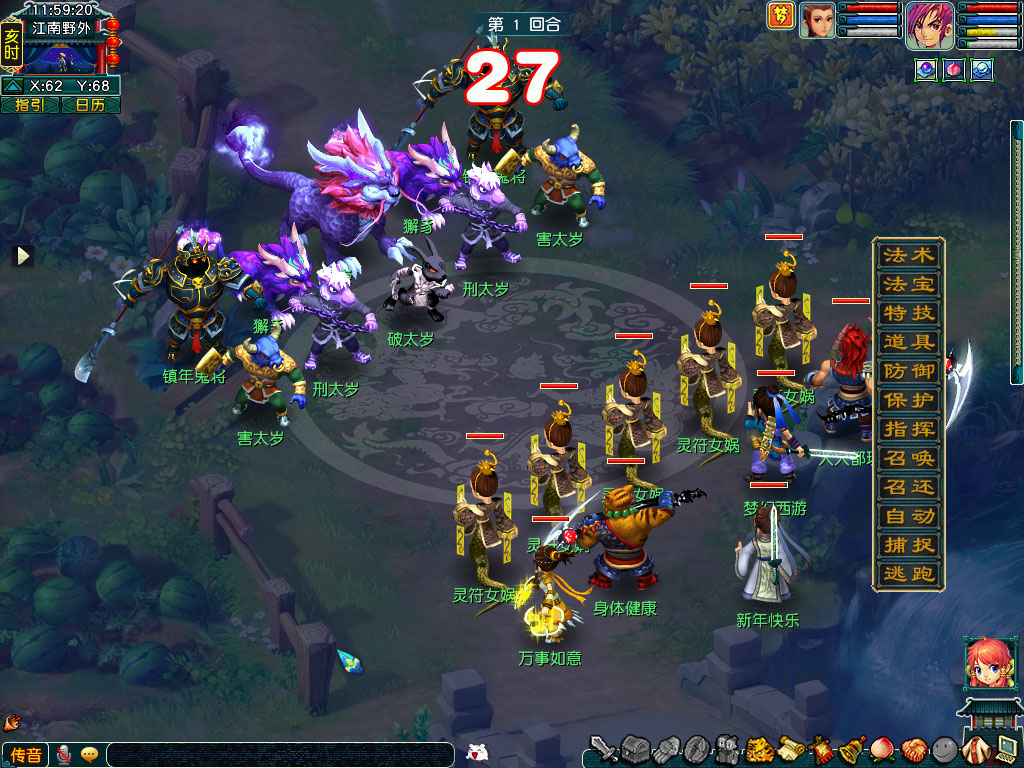Choose the 法宝 battle command
The image size is (1024, 768).
point(908,284)
